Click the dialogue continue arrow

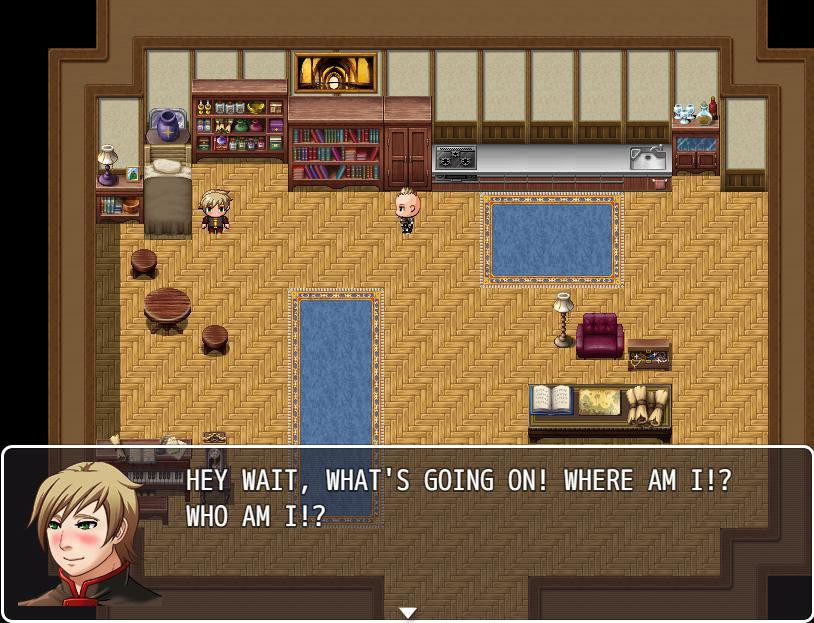407,612
